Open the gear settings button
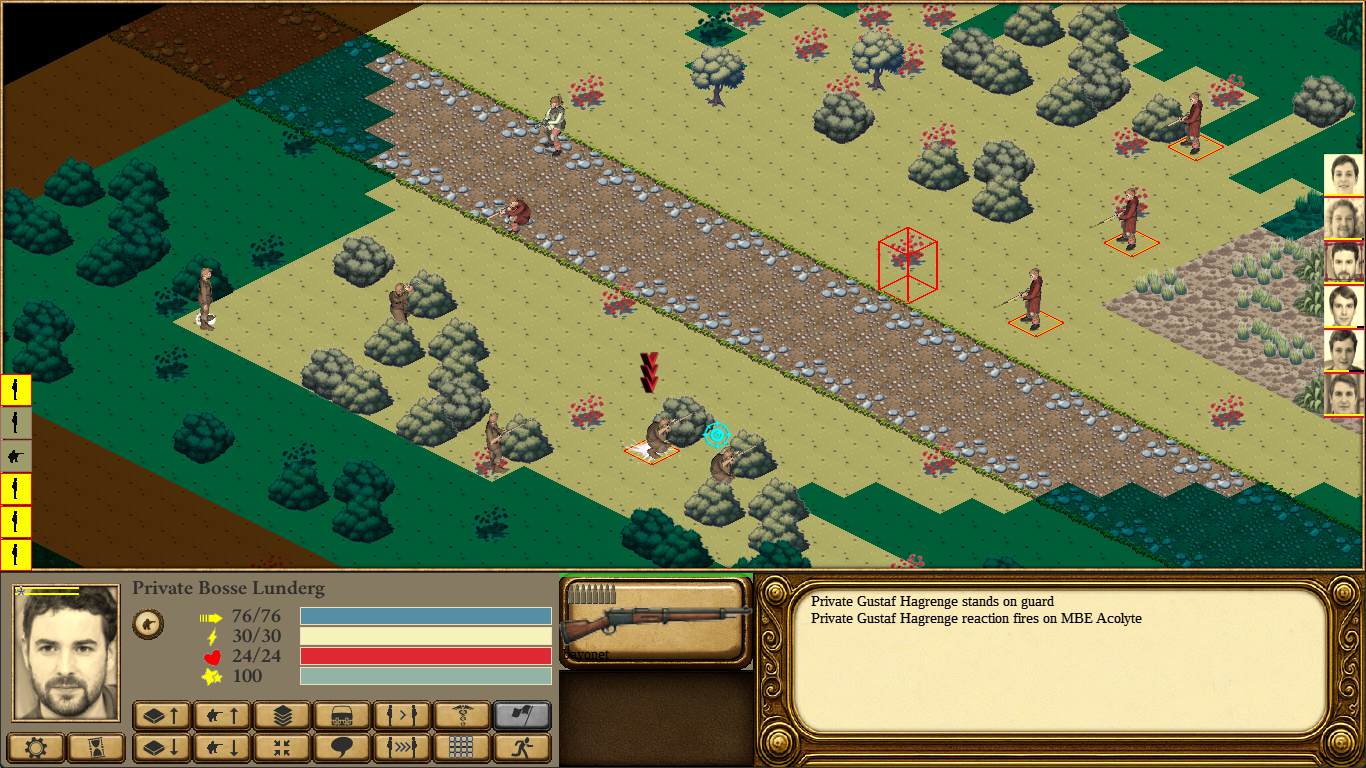 pyautogui.click(x=36, y=747)
